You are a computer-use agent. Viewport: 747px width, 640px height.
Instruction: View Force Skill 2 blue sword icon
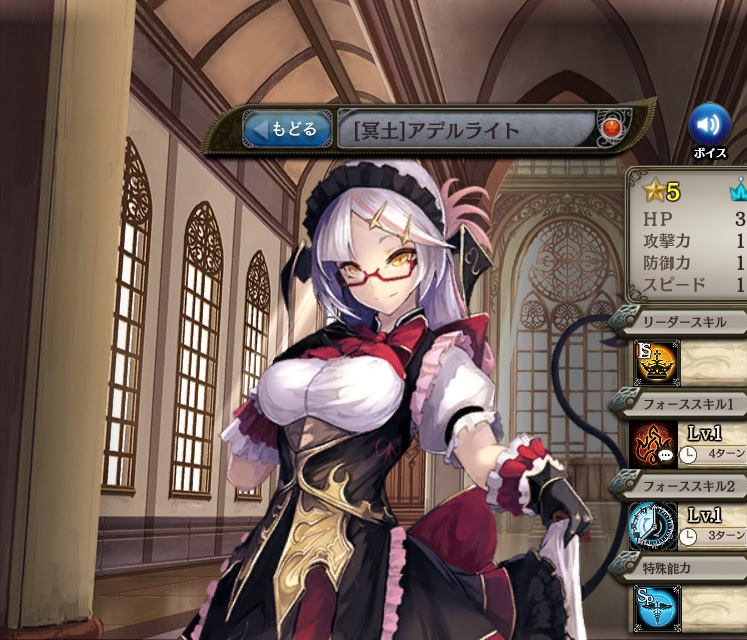click(x=653, y=527)
